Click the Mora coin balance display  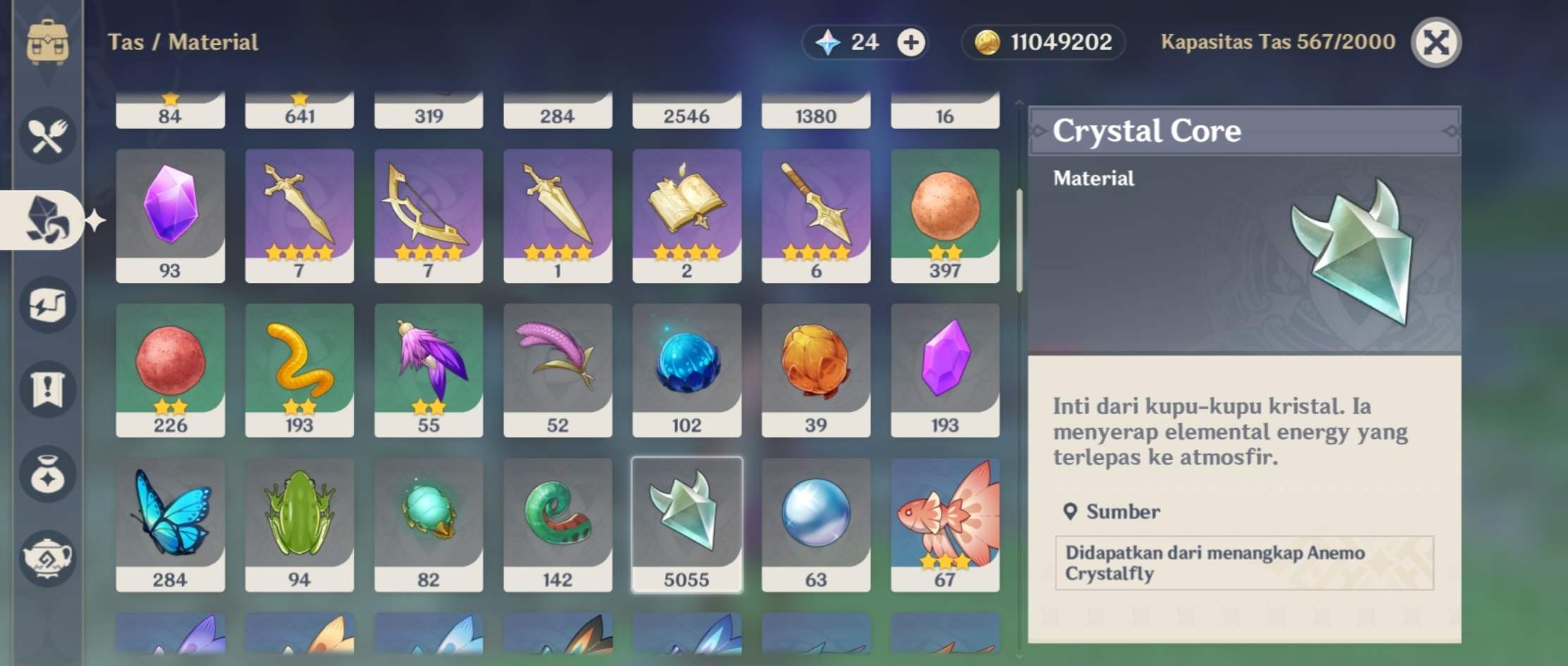point(1042,42)
